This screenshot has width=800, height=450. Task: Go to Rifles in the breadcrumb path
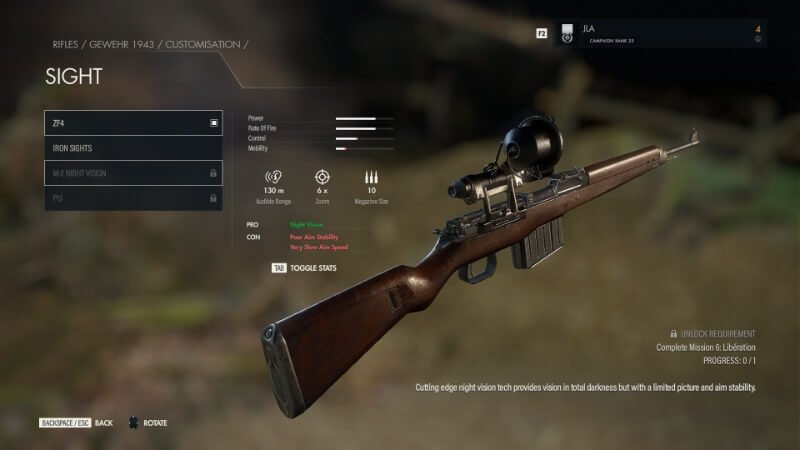click(65, 45)
